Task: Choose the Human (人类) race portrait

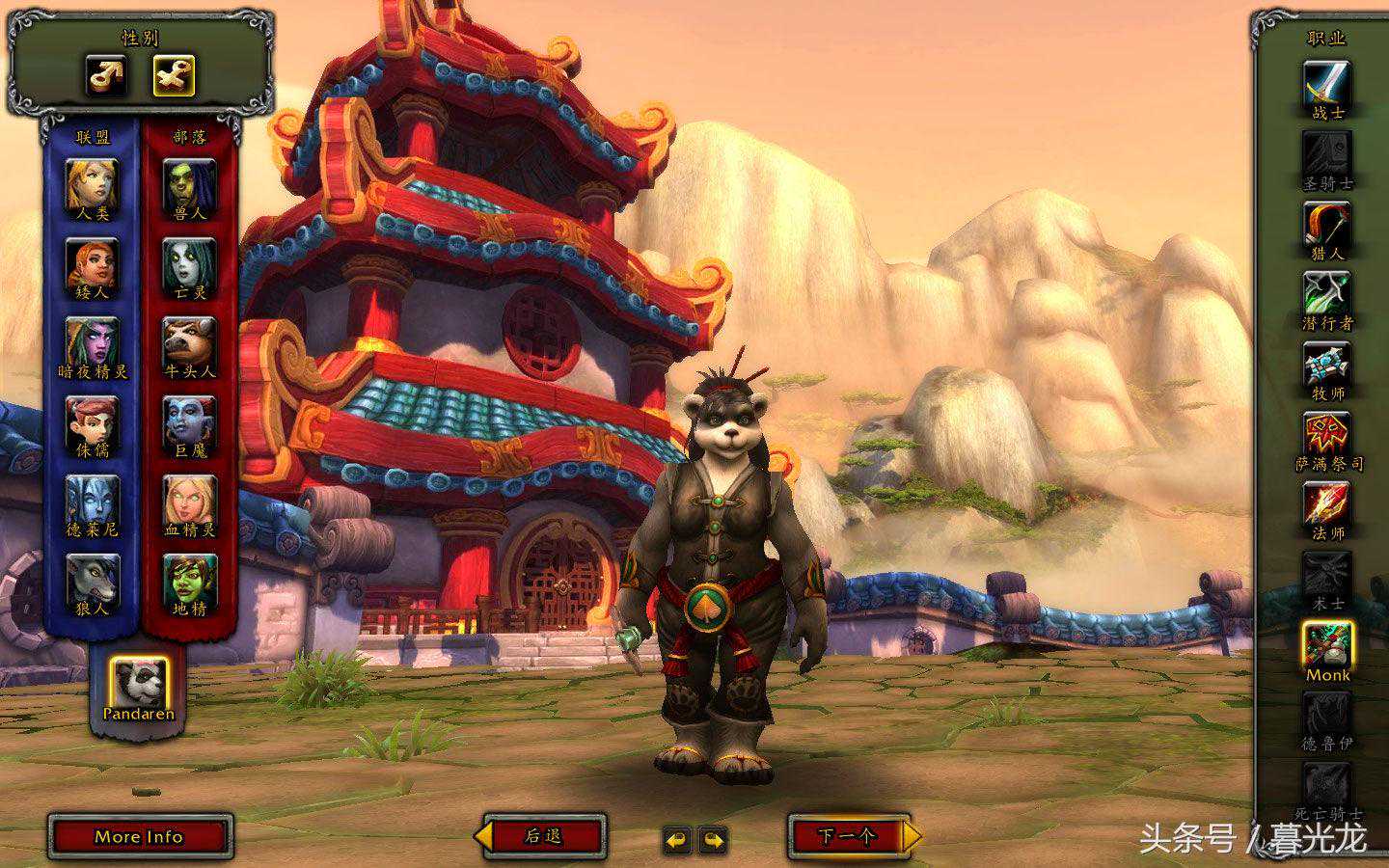Action: coord(93,185)
